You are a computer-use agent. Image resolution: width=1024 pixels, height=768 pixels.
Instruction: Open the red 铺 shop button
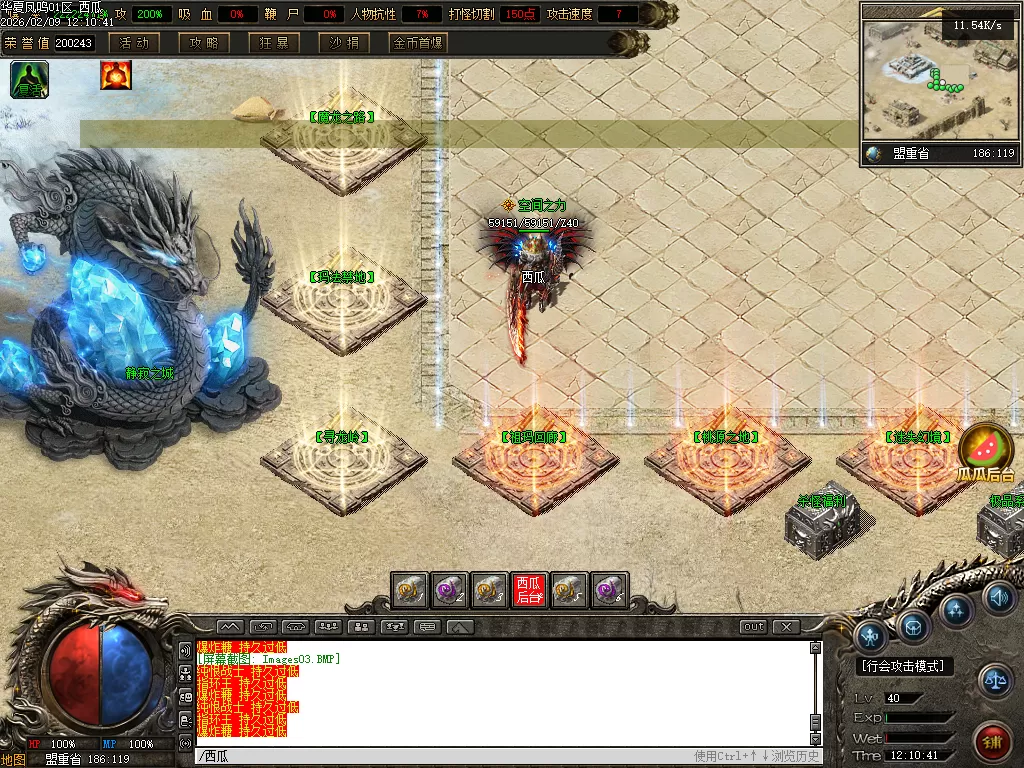(992, 742)
